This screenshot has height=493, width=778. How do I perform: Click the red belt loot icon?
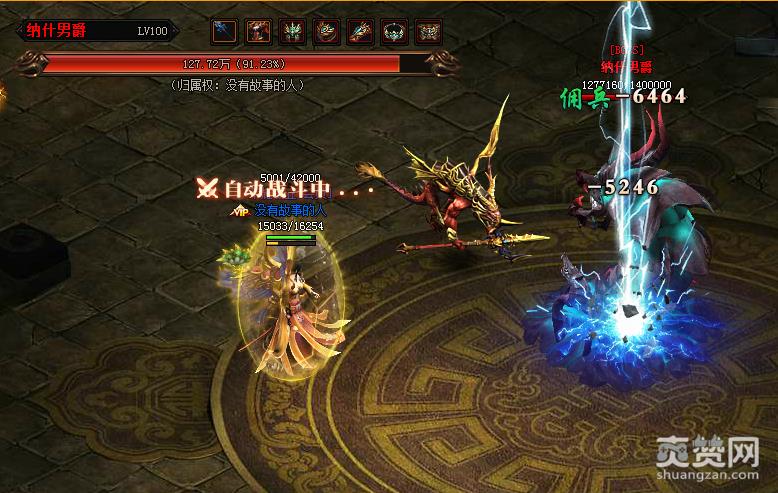coord(429,31)
